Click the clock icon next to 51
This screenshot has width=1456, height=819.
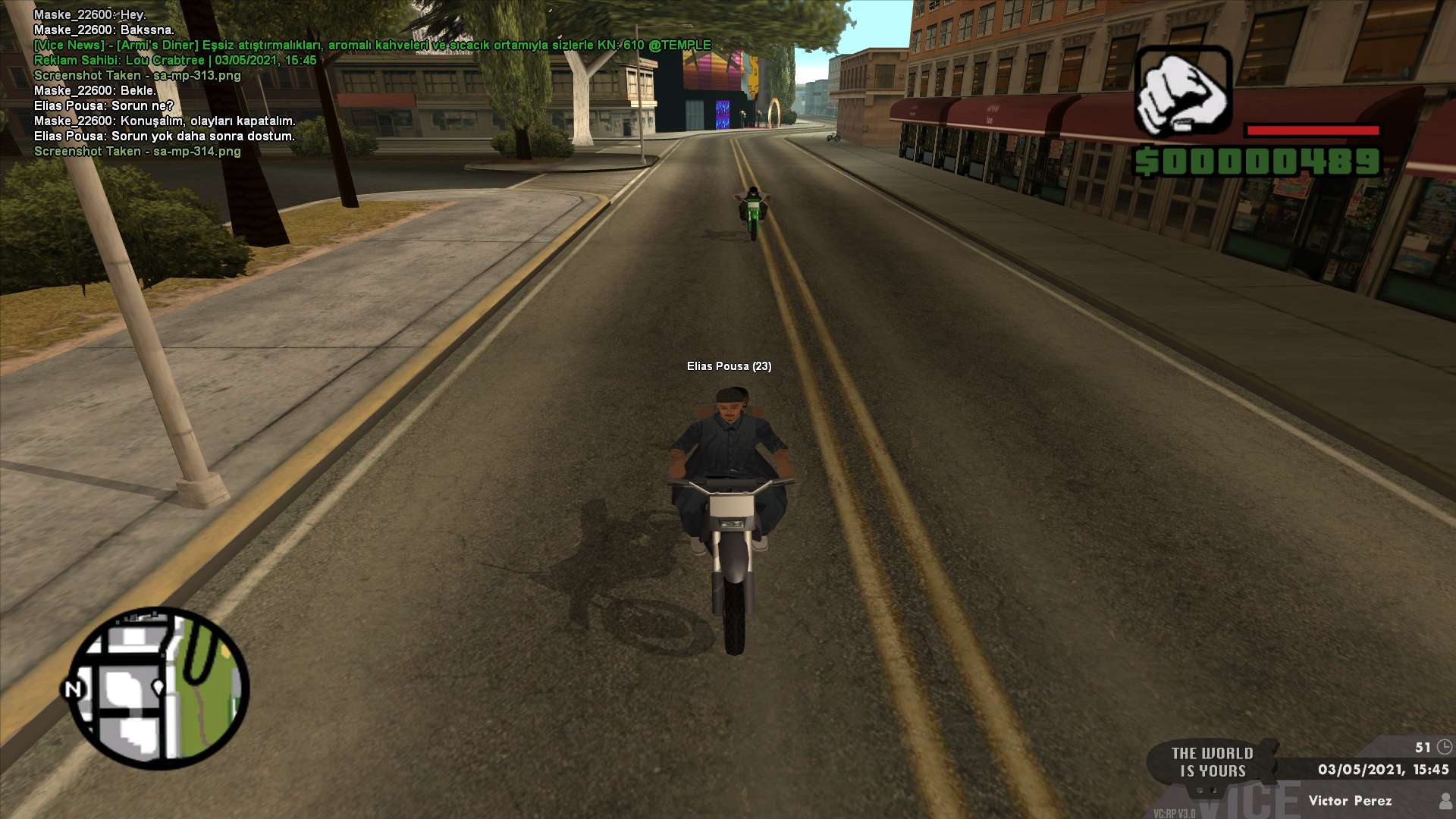pos(1445,747)
